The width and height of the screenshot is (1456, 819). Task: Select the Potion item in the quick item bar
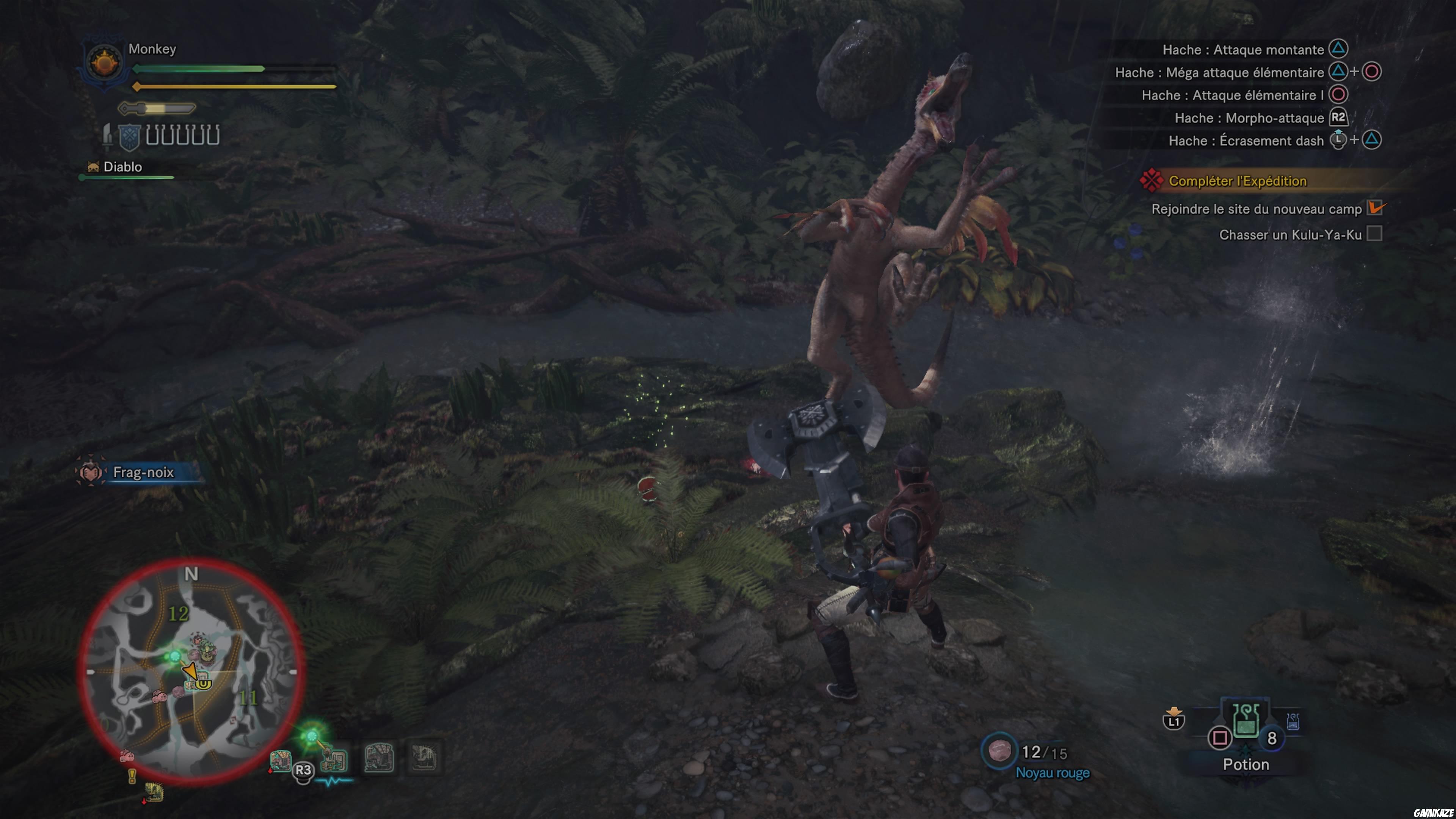click(x=1246, y=722)
